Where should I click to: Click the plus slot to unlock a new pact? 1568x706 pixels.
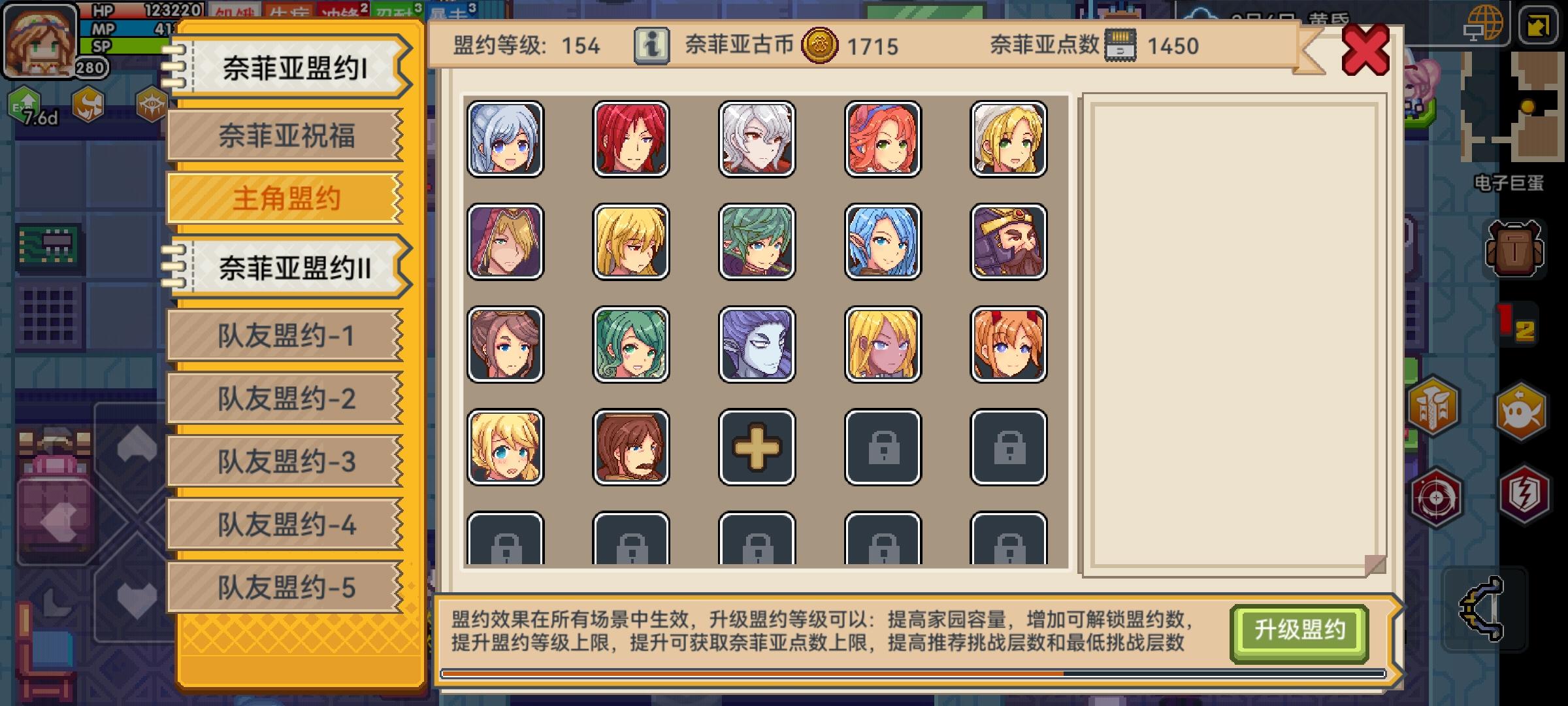pos(755,446)
